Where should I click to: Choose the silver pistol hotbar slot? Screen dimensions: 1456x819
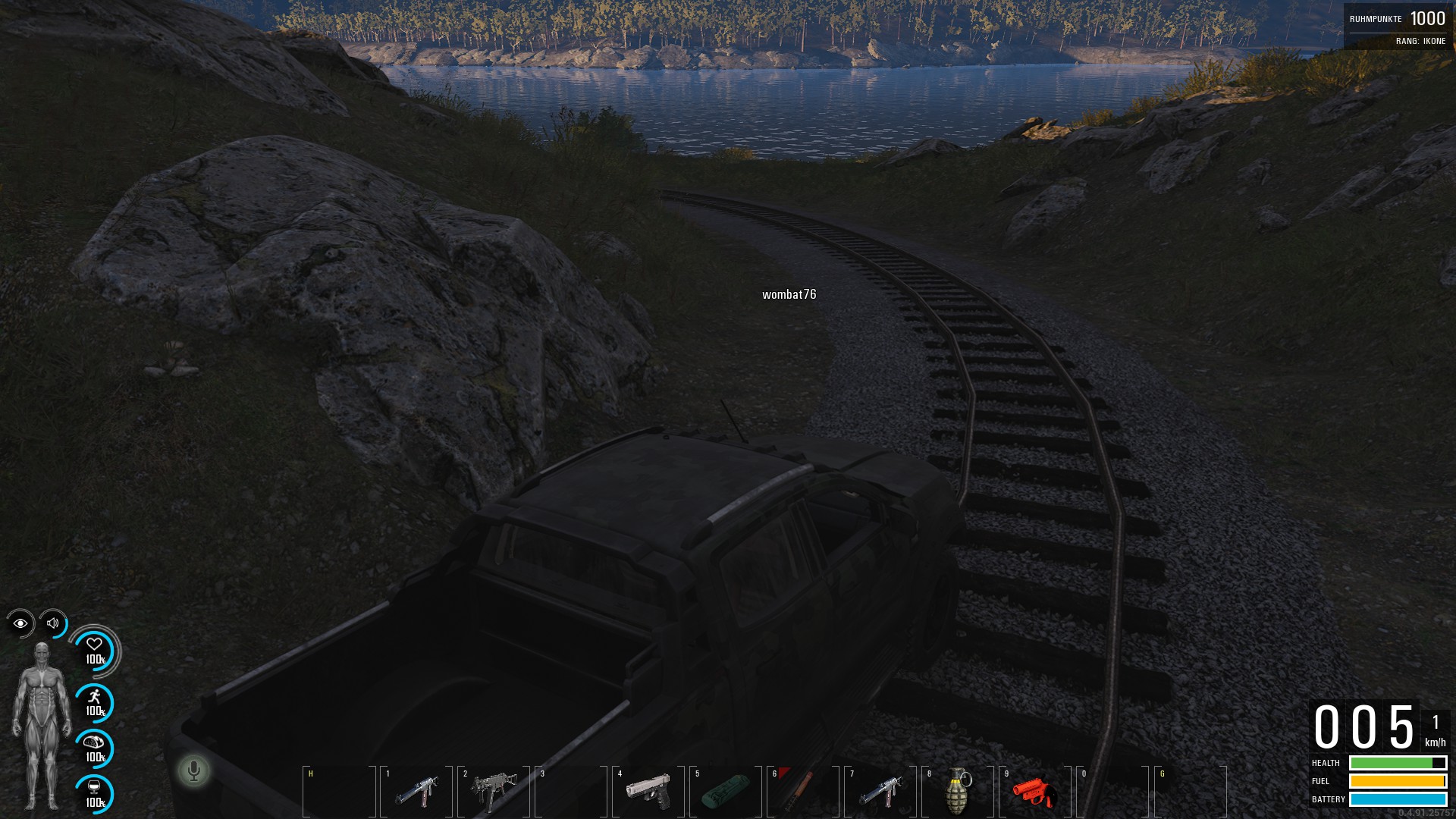click(648, 791)
